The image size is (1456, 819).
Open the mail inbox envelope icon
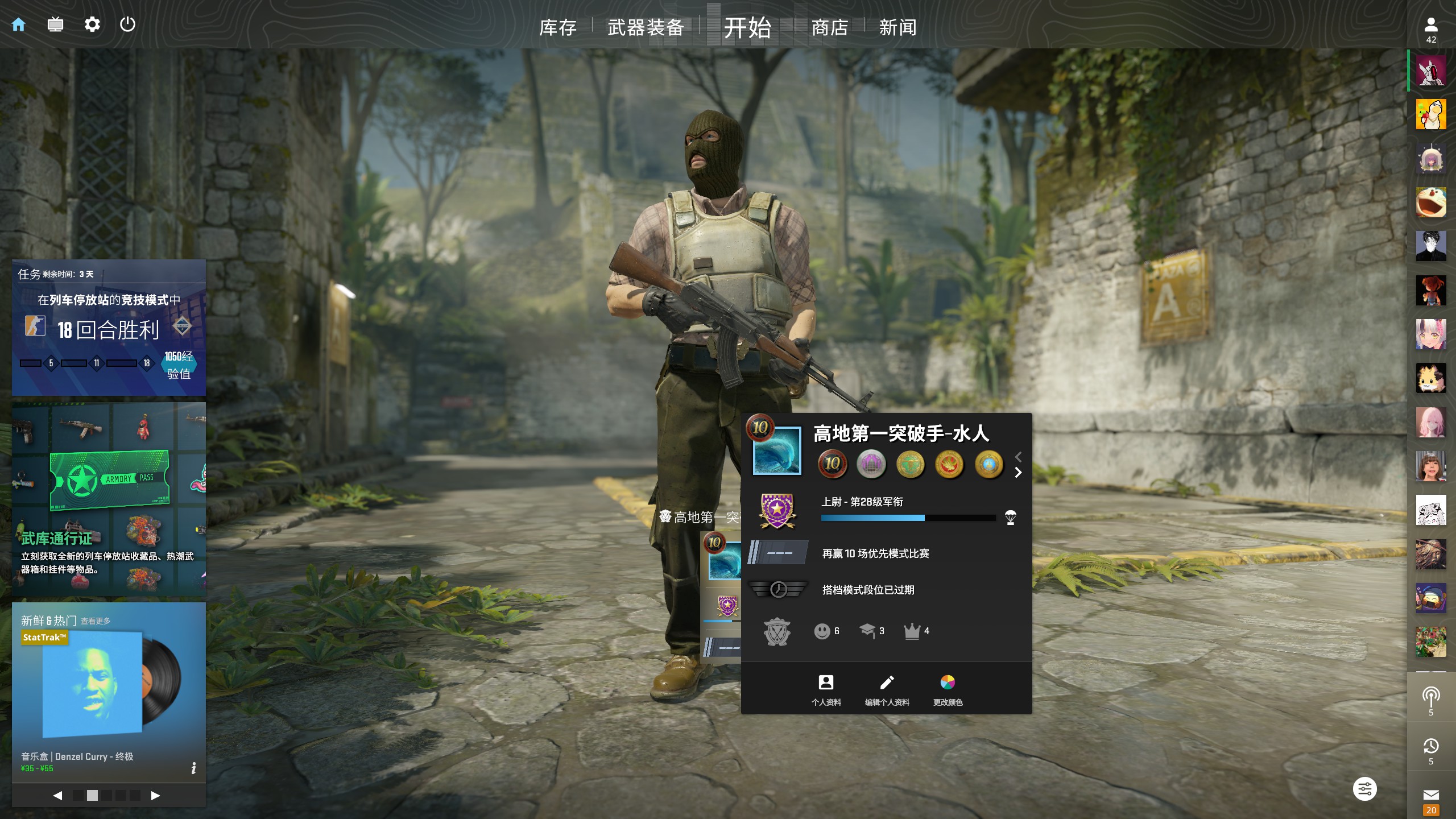(x=1431, y=795)
